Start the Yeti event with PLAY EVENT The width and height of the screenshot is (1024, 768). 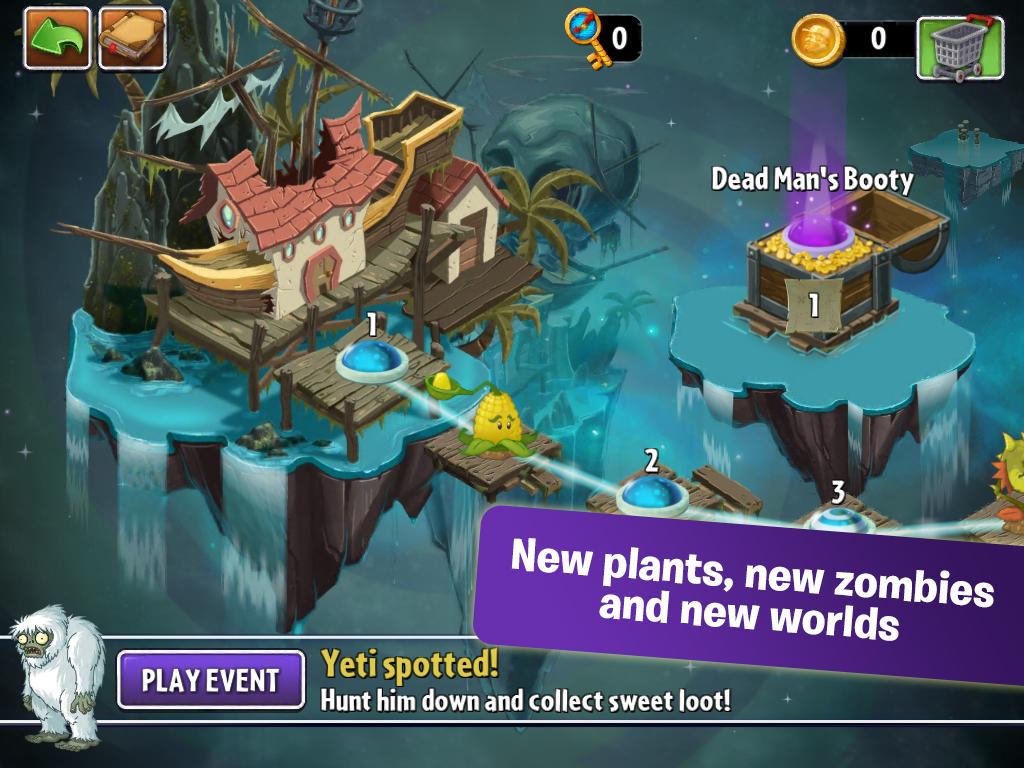pos(211,680)
